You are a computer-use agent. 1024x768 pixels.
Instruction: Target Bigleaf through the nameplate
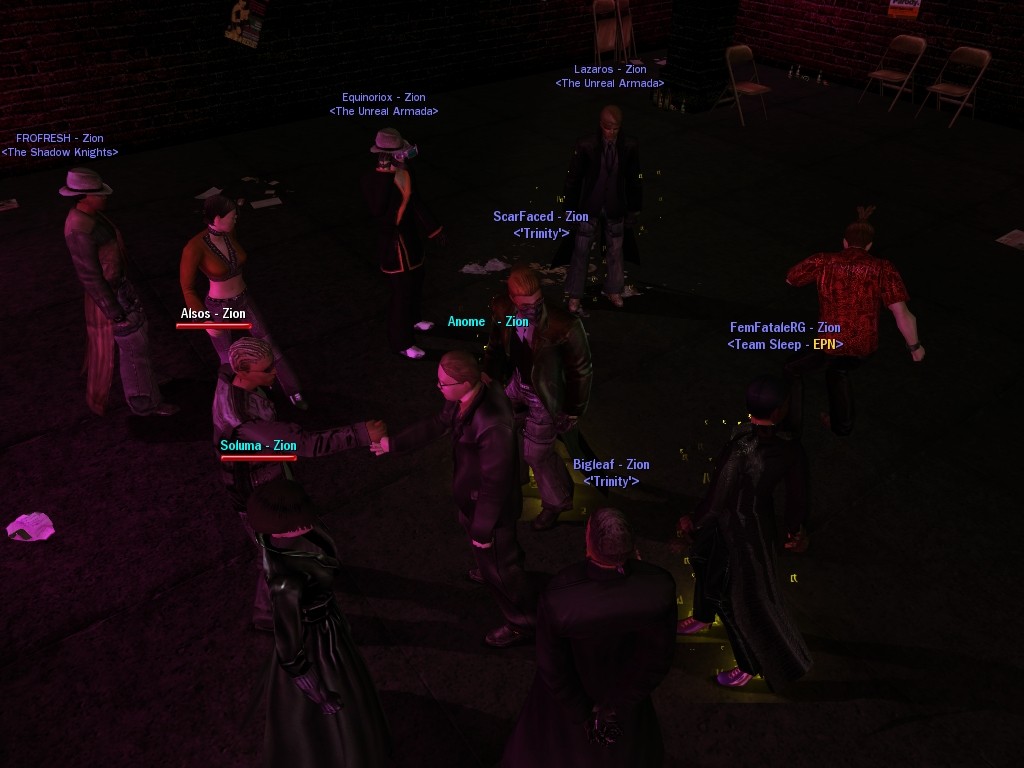[x=611, y=464]
